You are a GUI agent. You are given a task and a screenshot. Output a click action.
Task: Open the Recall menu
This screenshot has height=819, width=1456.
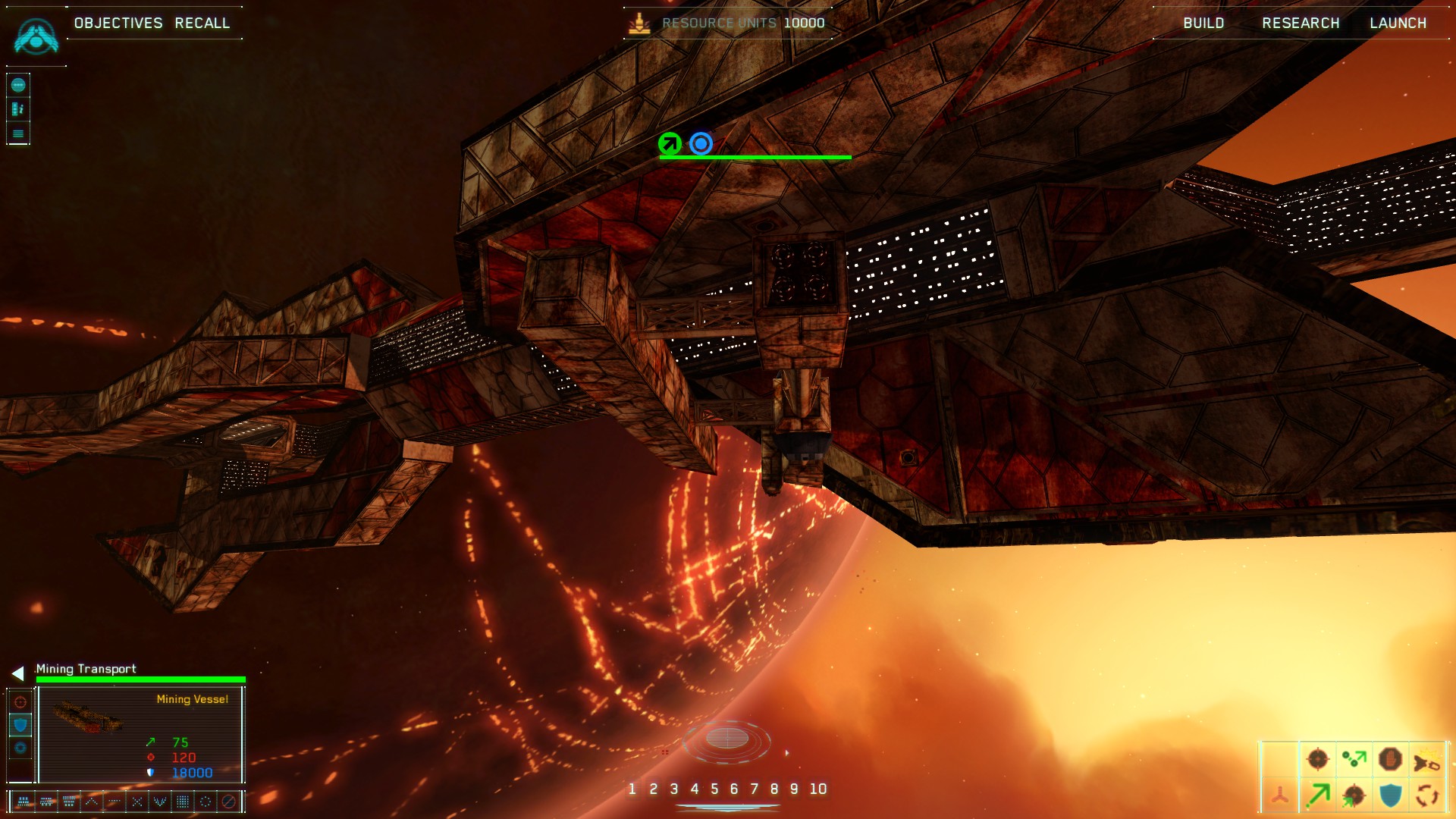pos(202,23)
